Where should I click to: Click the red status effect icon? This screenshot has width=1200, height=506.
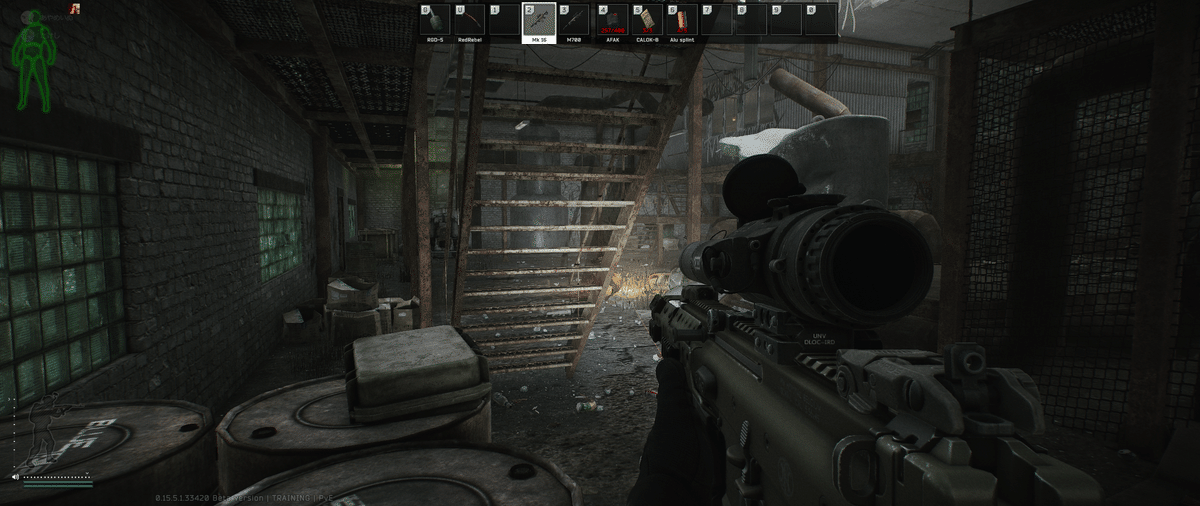tap(76, 9)
